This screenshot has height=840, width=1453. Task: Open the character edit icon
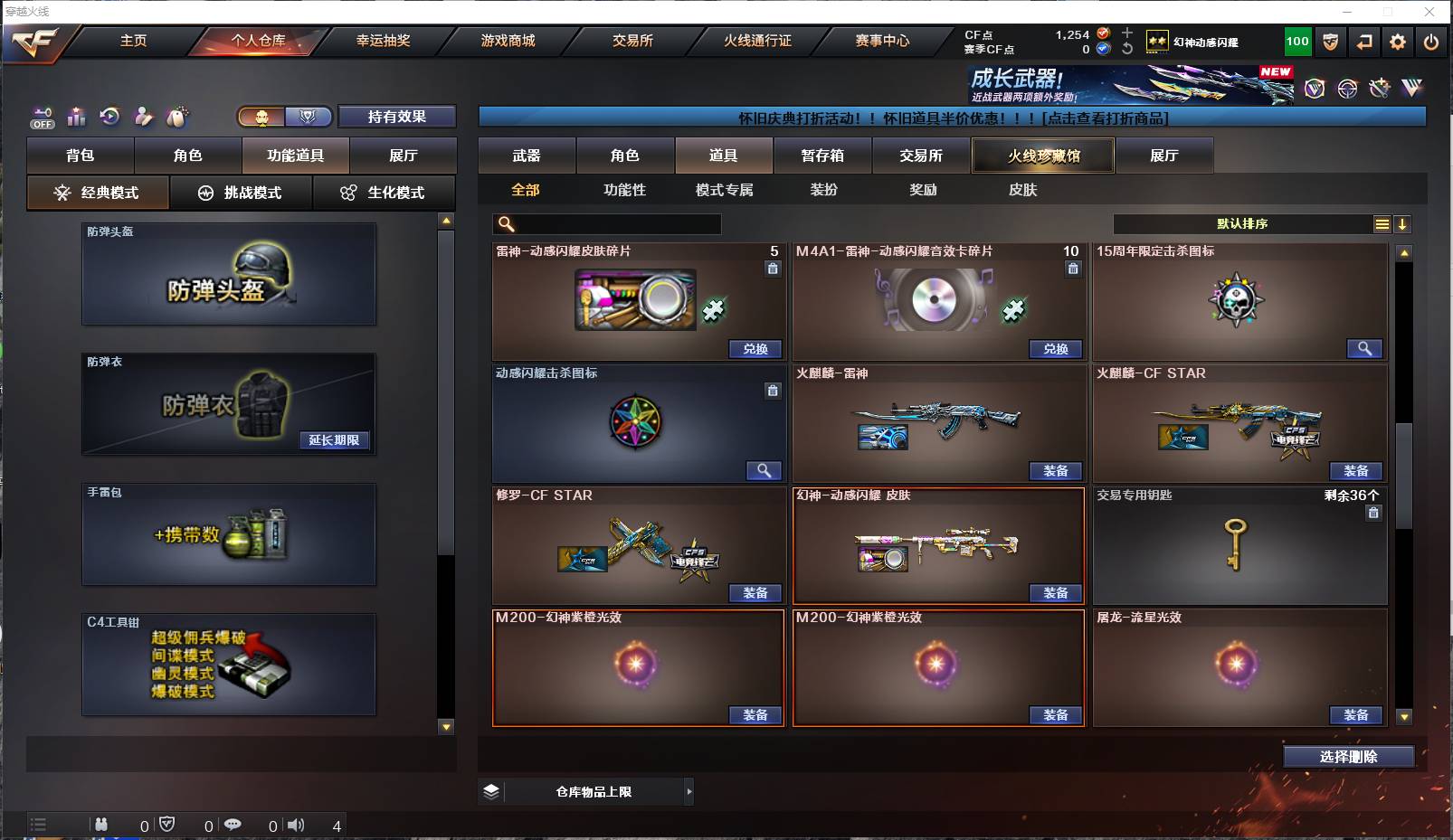(143, 116)
